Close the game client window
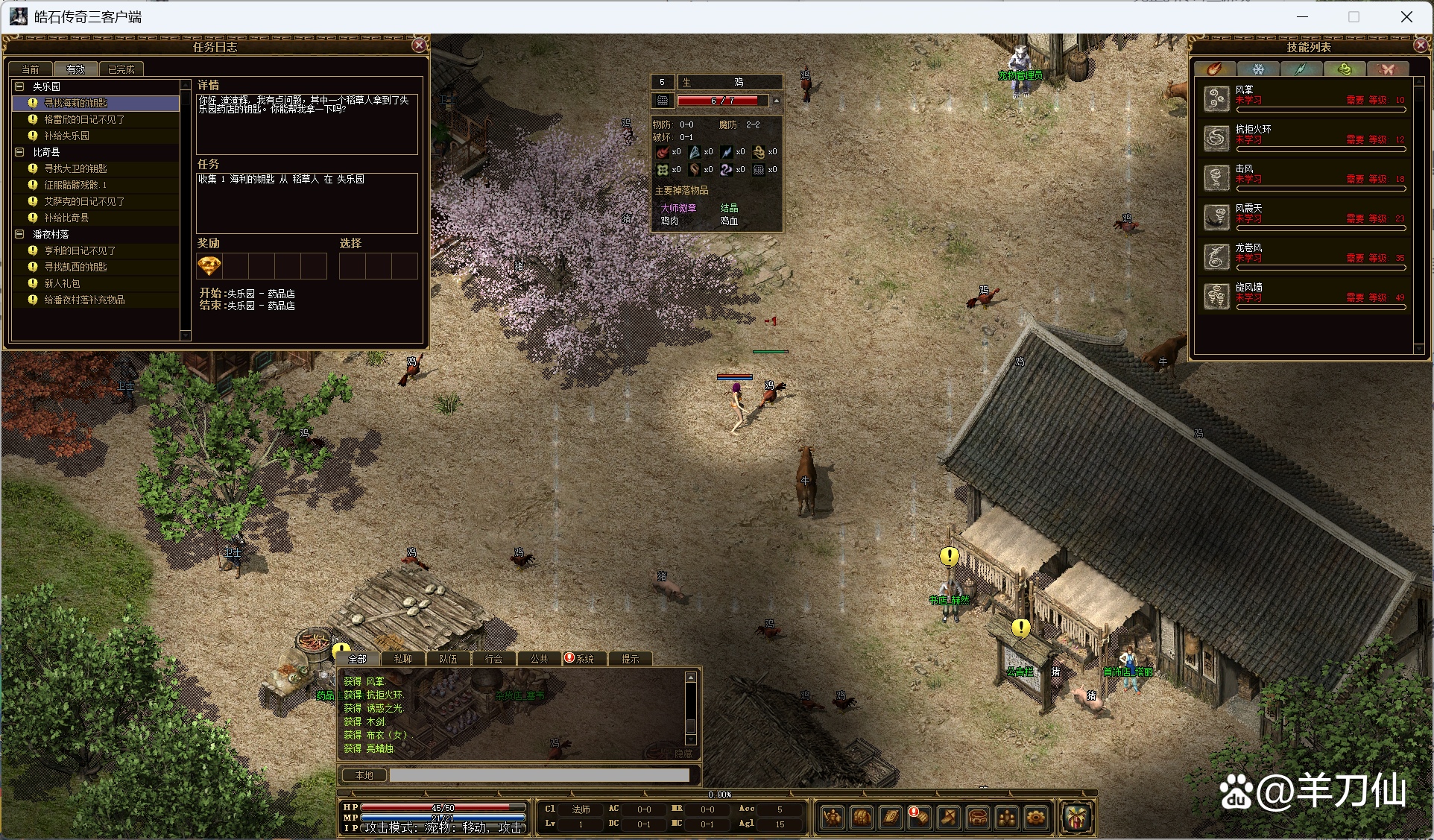 click(x=1406, y=16)
